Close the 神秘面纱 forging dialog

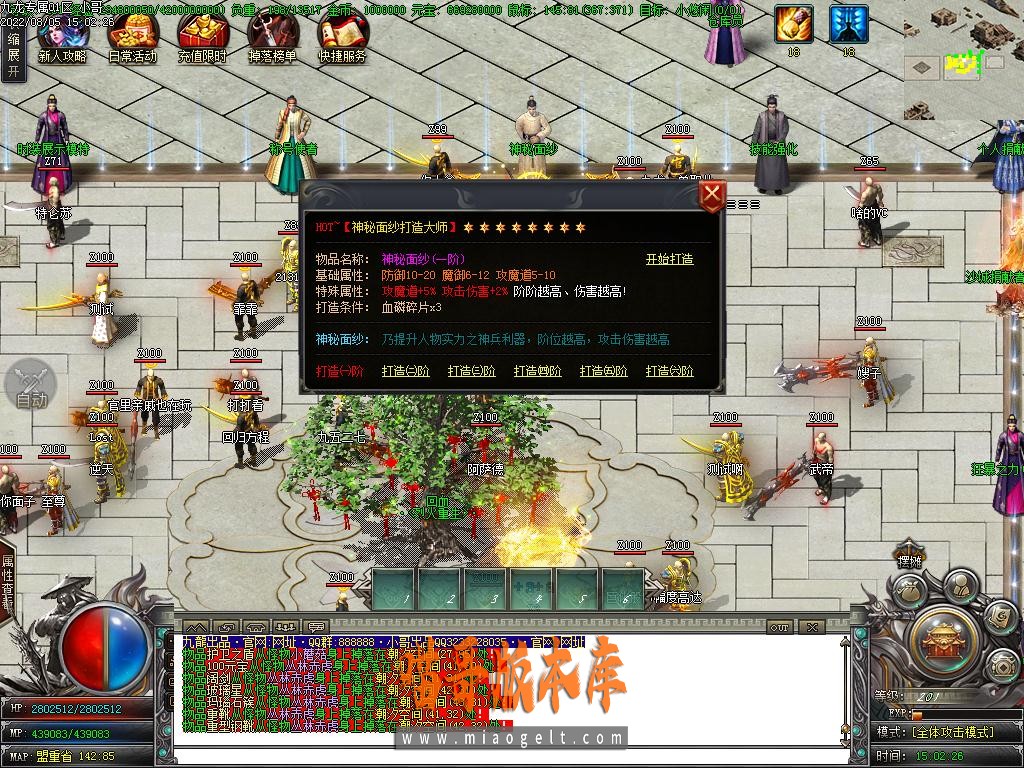pyautogui.click(x=711, y=195)
